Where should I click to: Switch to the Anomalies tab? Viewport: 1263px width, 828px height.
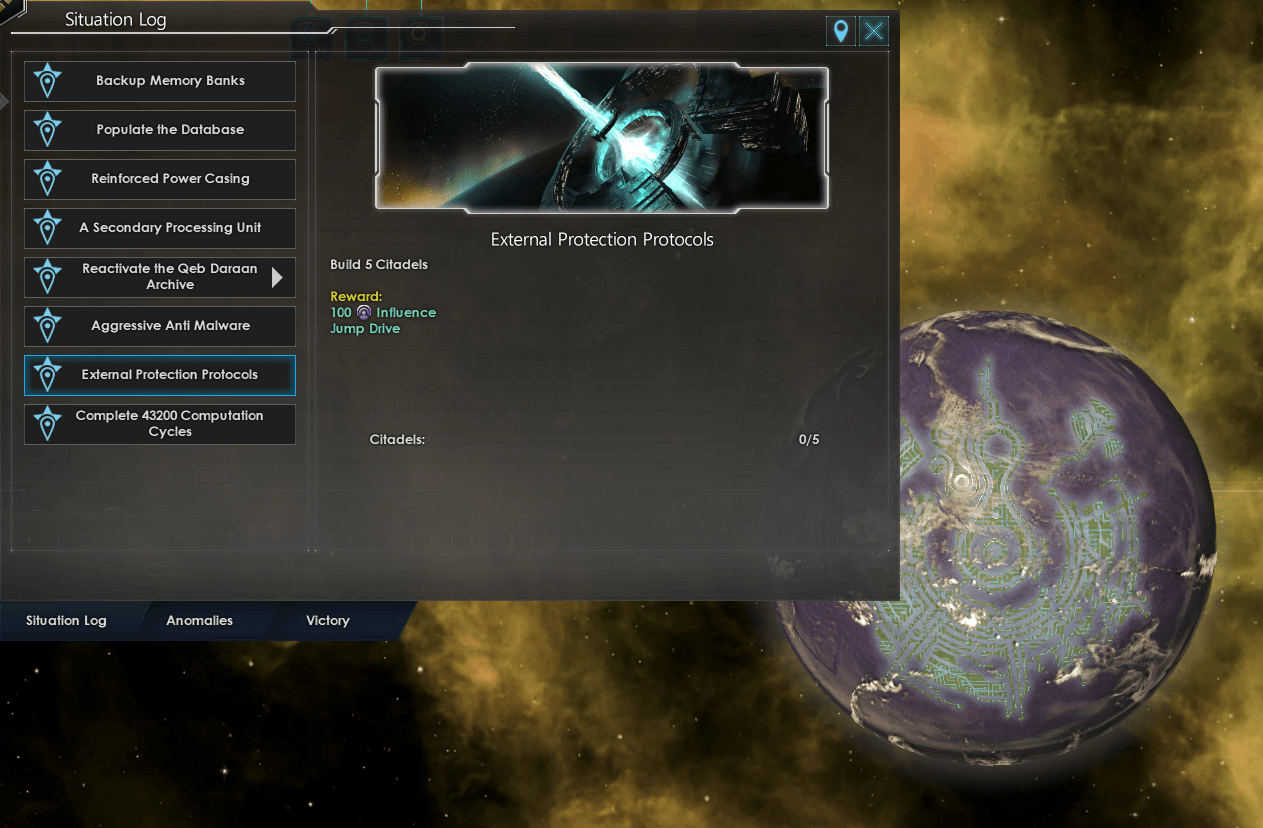pyautogui.click(x=199, y=621)
